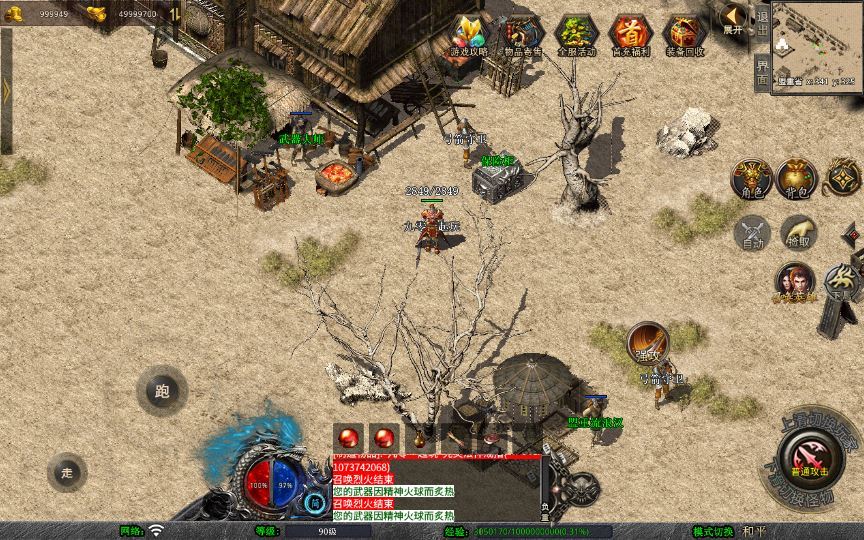The width and height of the screenshot is (864, 540).
Task: Open the 装备回收 equipment recycling chest
Action: [x=684, y=34]
